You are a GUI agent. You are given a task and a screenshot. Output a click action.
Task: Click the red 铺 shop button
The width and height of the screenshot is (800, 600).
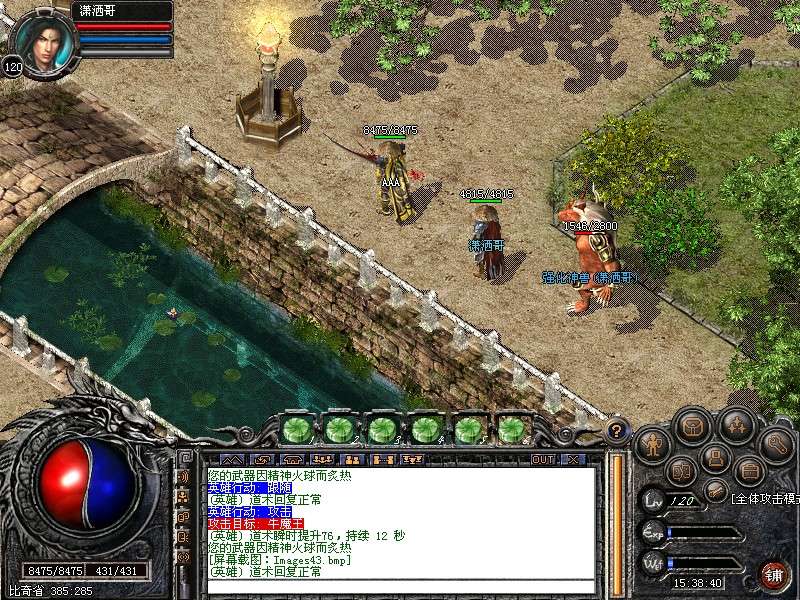point(775,575)
